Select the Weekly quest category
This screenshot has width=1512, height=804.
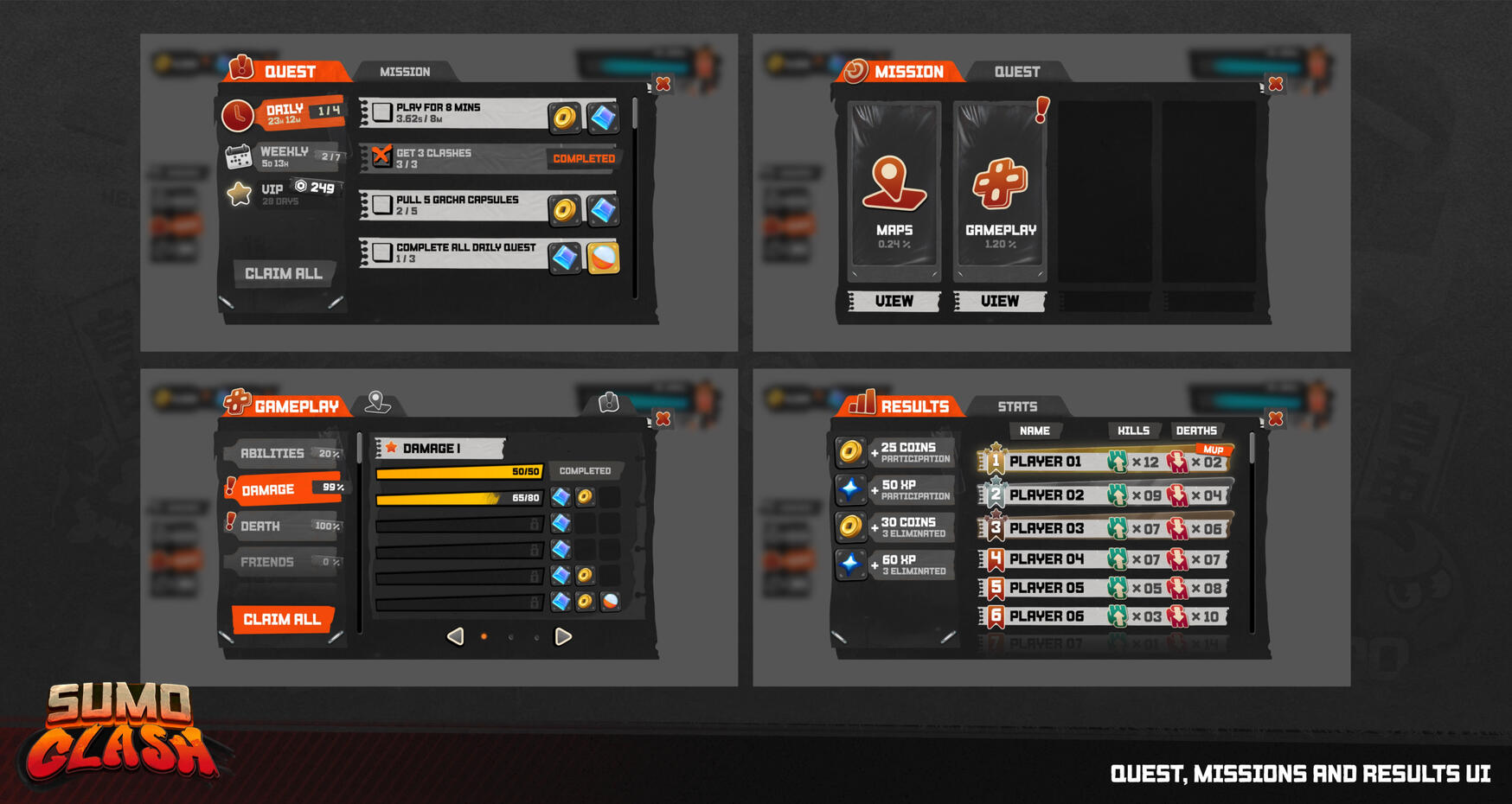(x=284, y=156)
